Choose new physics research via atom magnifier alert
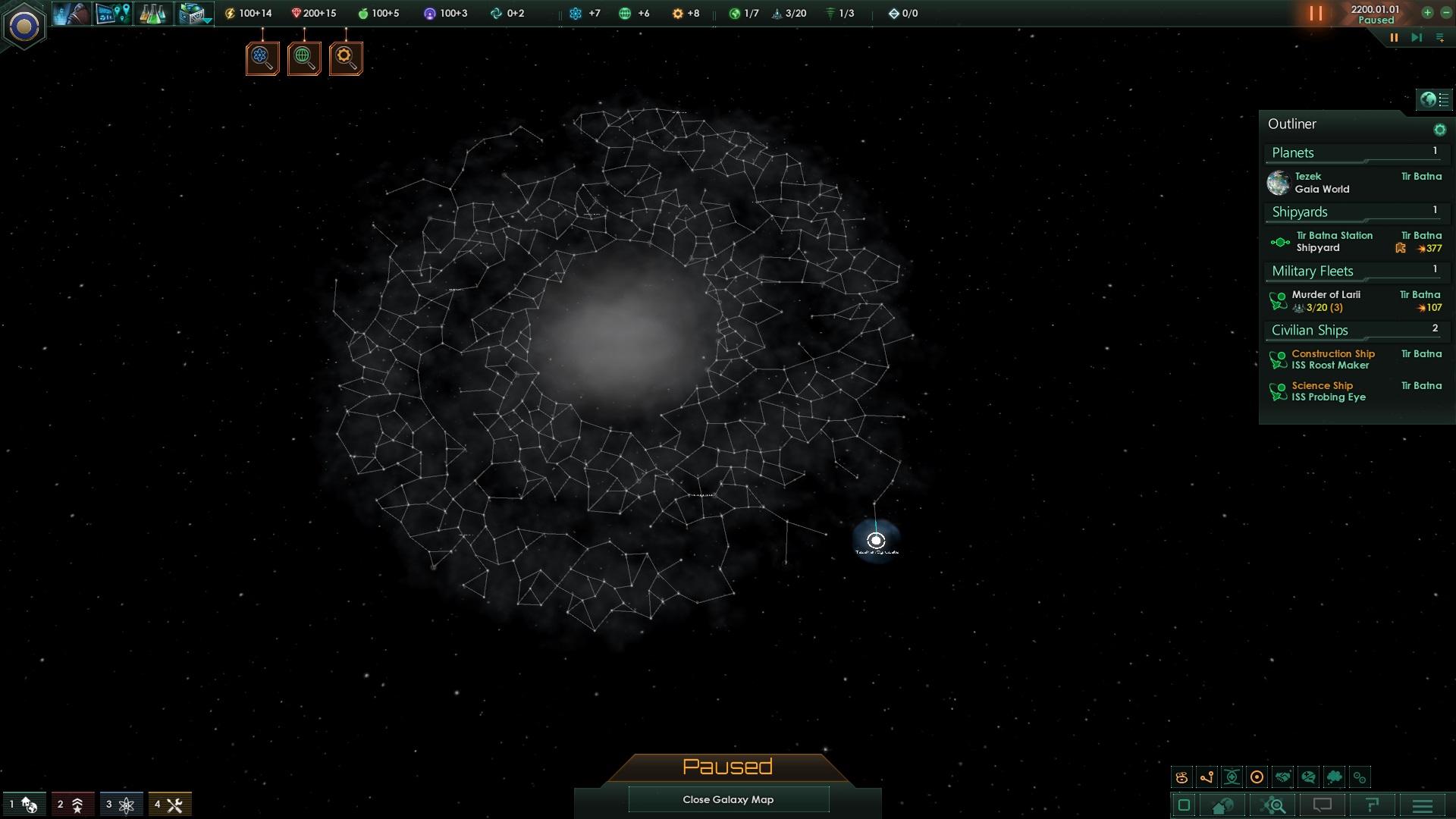Viewport: 1456px width, 819px height. [262, 57]
